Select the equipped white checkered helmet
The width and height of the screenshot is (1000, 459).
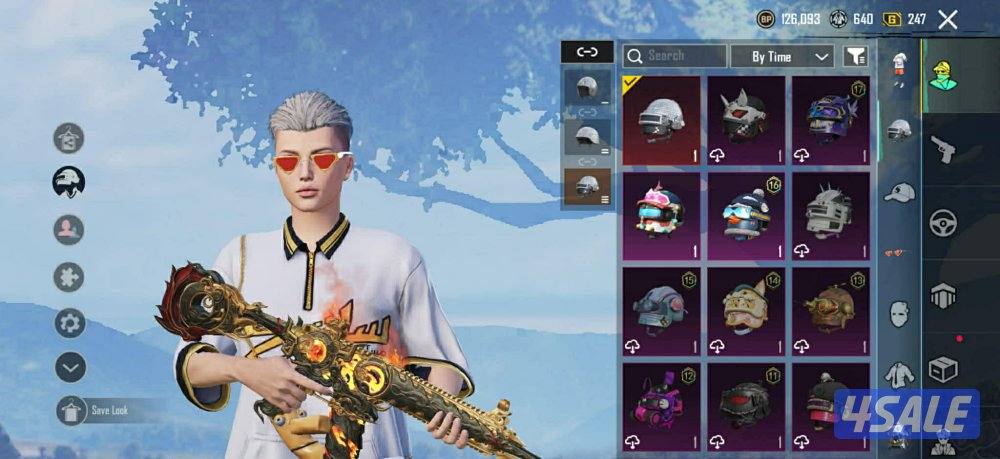pyautogui.click(x=661, y=120)
